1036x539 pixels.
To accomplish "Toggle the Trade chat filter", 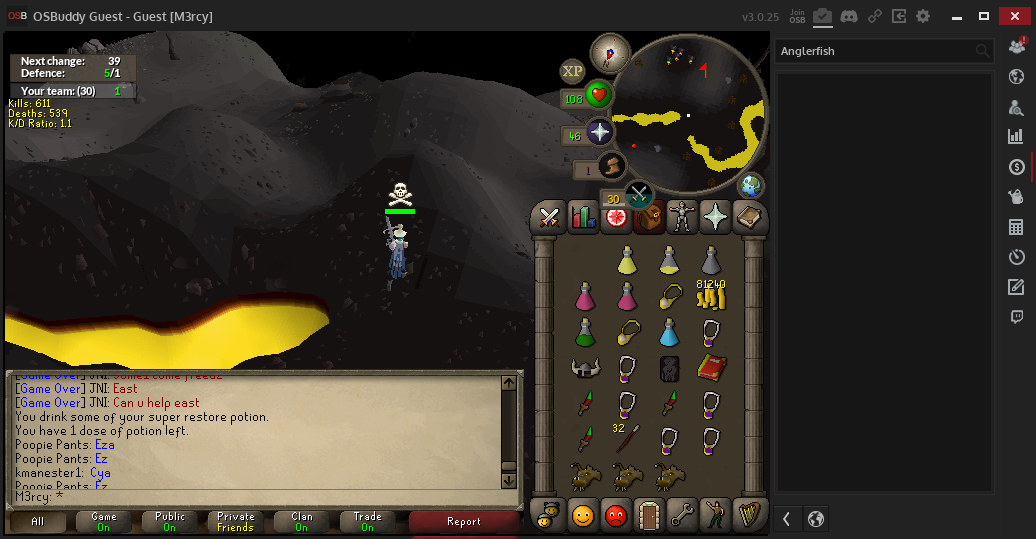I will (x=367, y=521).
